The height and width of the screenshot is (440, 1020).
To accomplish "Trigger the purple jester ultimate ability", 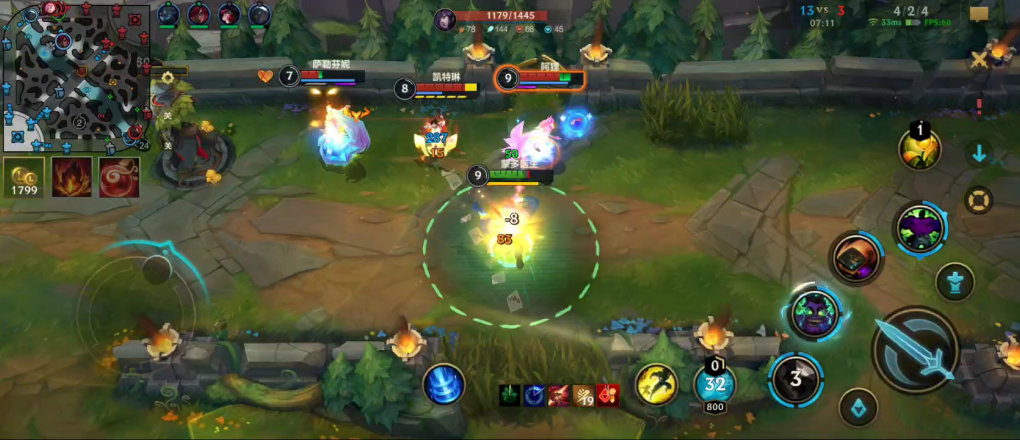I will click(x=919, y=229).
